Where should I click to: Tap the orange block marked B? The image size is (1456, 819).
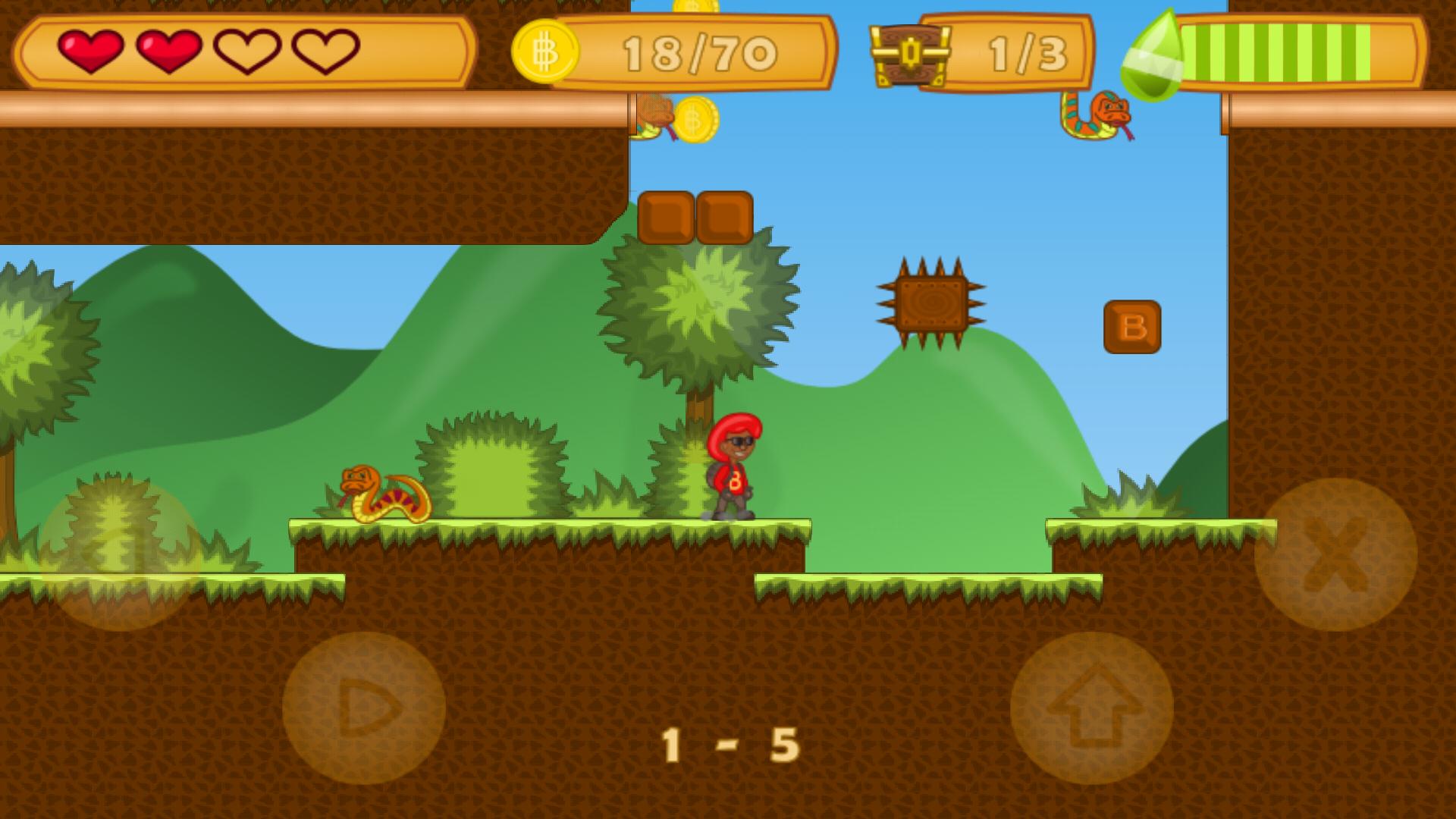[x=1131, y=328]
